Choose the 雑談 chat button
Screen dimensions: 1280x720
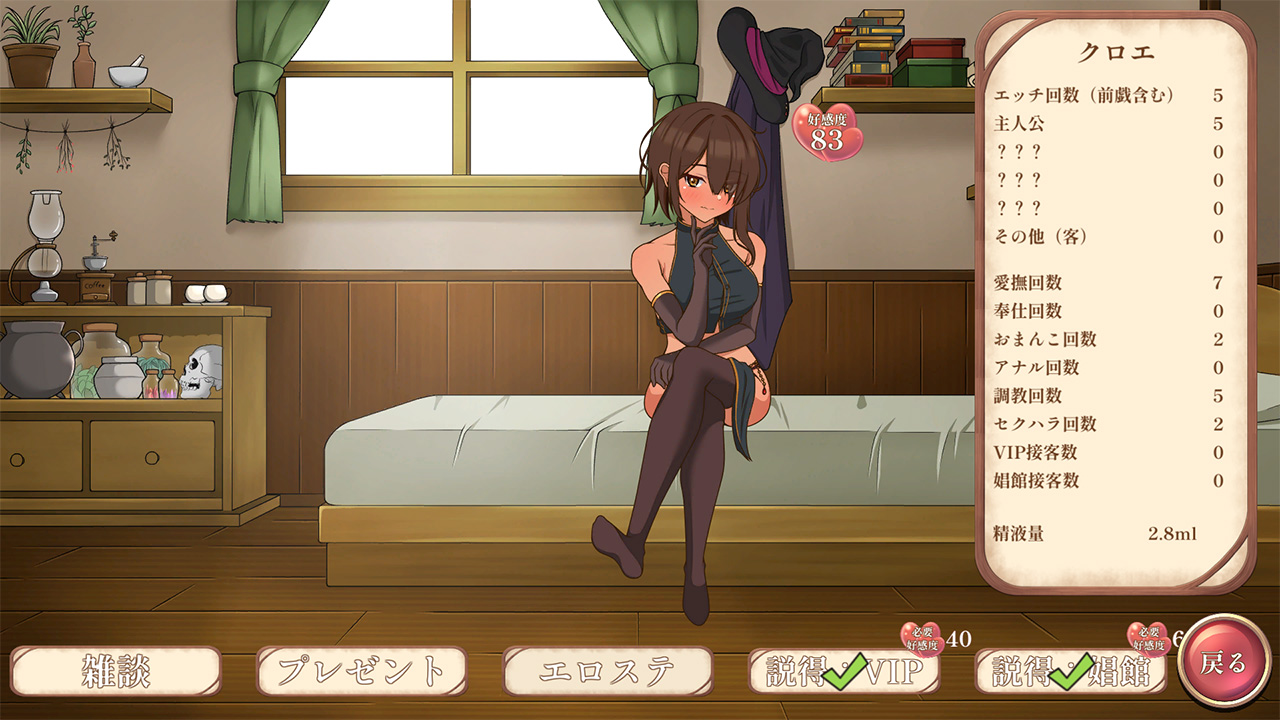click(116, 671)
